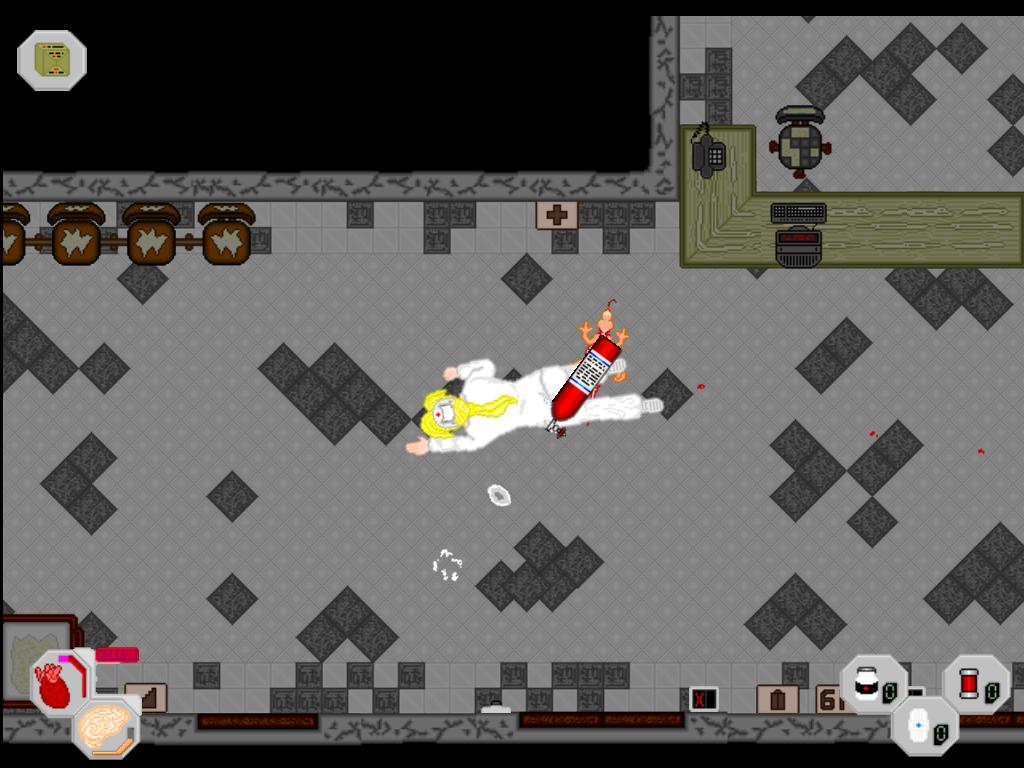Screen dimensions: 1024x768
Task: Select the brain icon
Action: pos(105,724)
